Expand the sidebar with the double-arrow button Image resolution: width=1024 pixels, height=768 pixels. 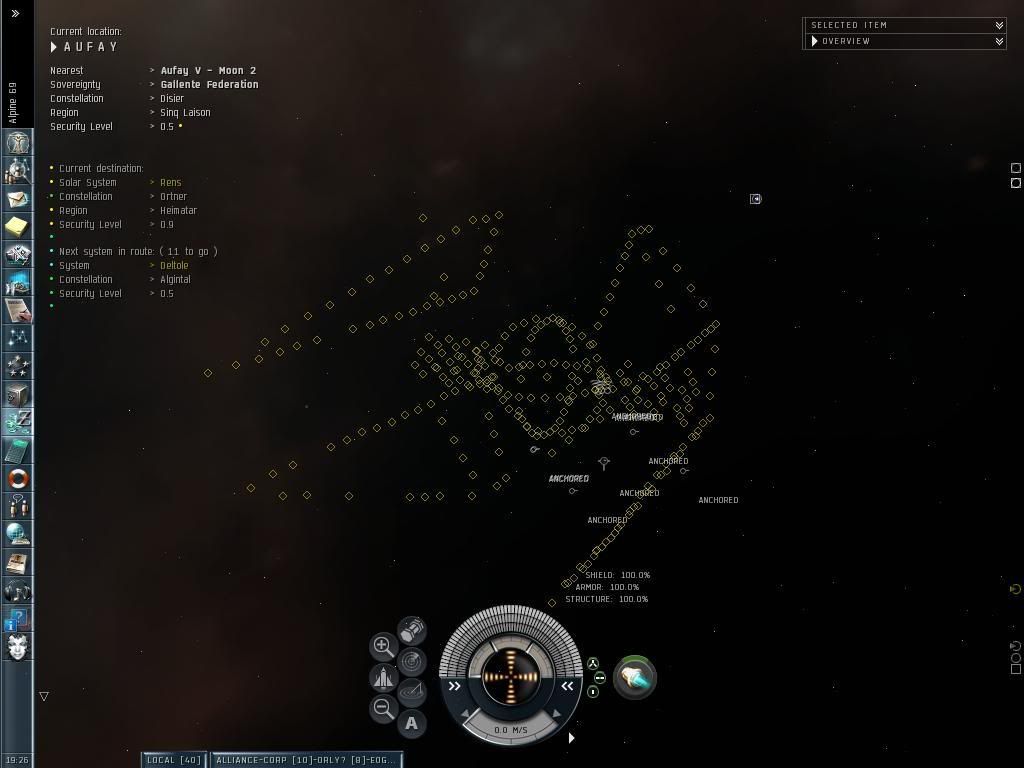tap(15, 13)
